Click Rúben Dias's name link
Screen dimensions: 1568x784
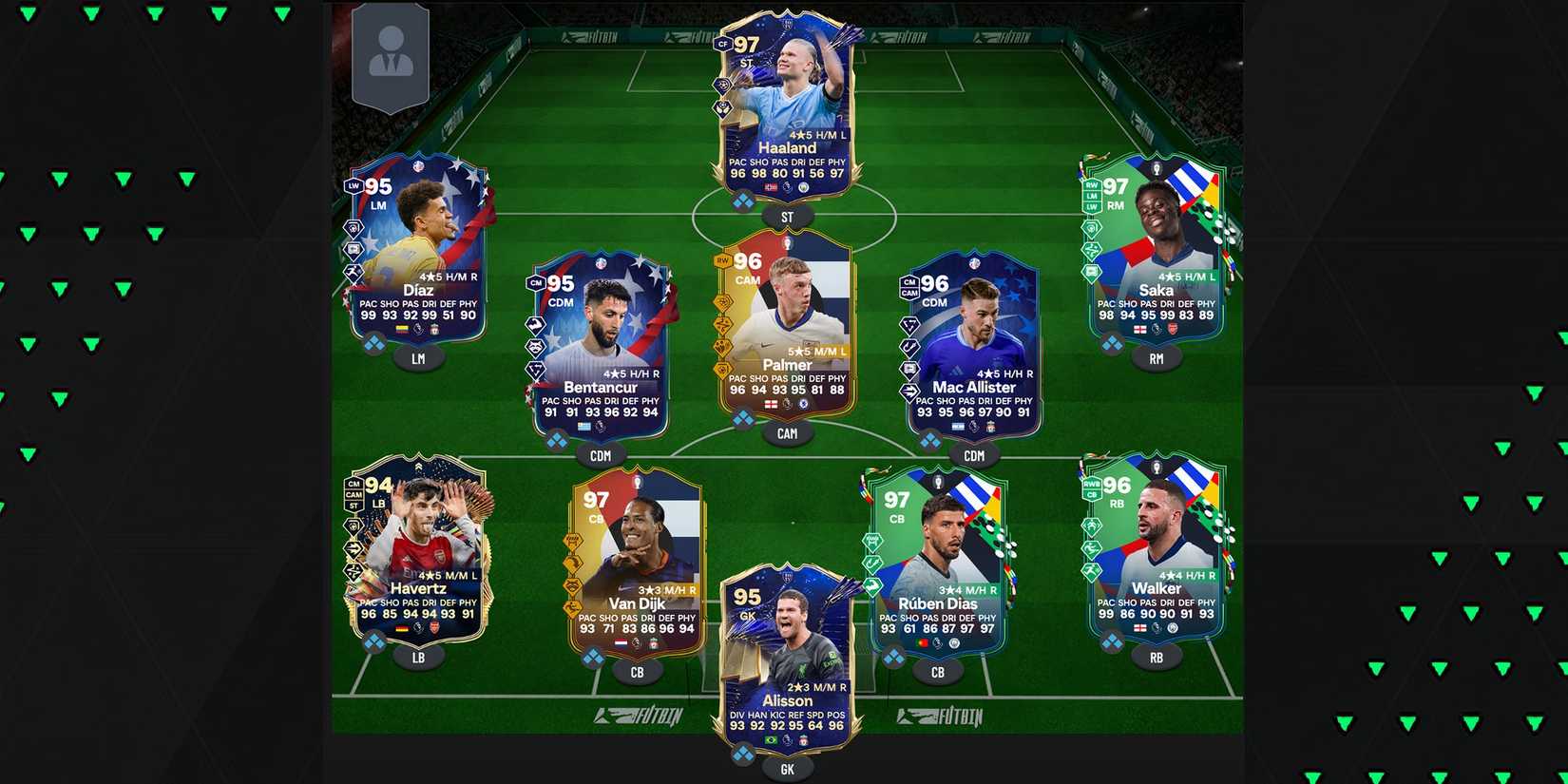point(936,602)
